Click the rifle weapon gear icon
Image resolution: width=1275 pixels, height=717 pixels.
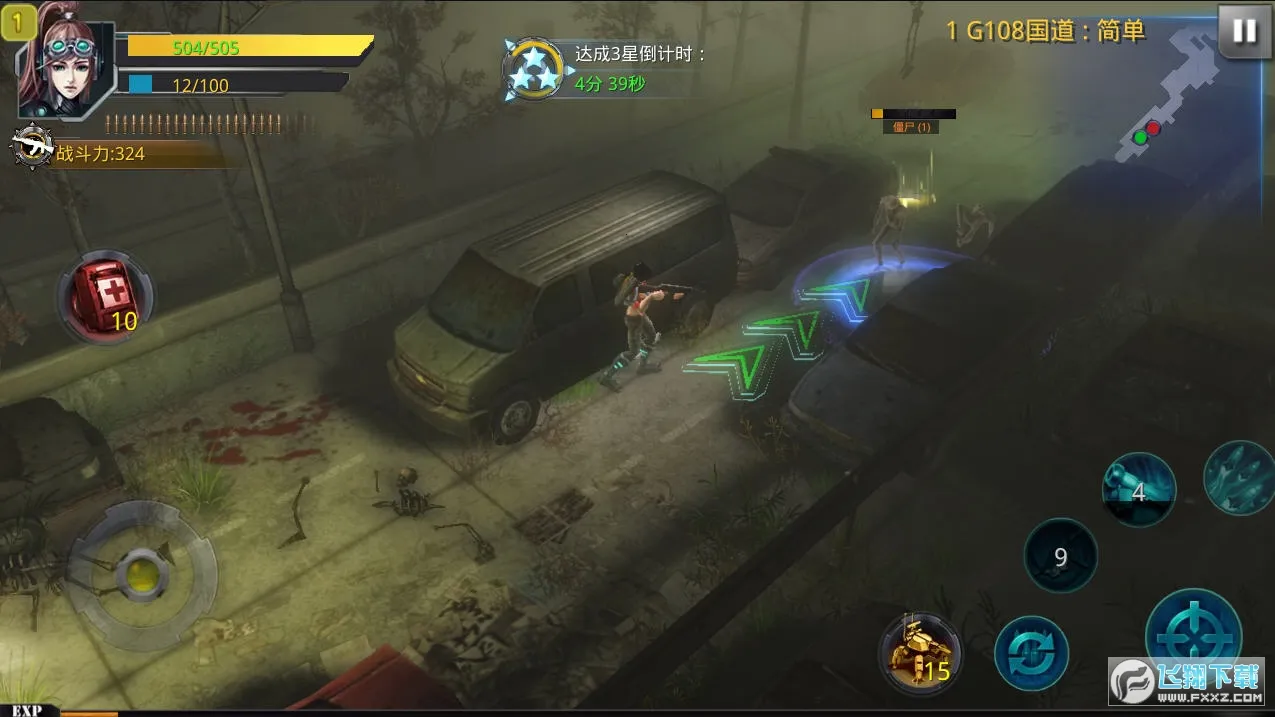tap(32, 148)
